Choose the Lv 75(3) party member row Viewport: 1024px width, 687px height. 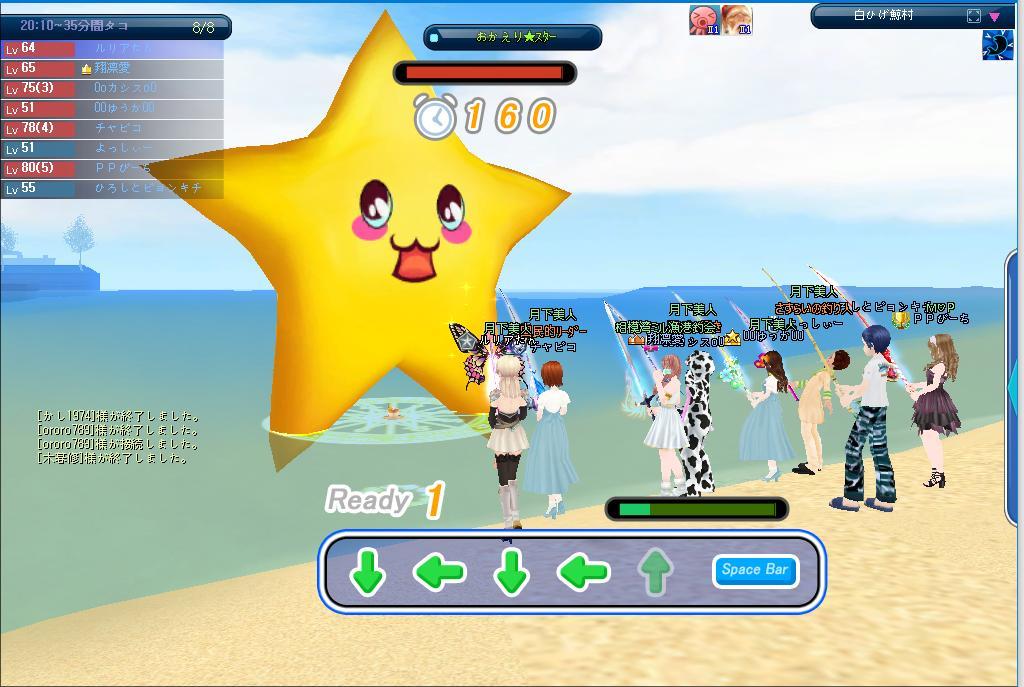pos(112,88)
